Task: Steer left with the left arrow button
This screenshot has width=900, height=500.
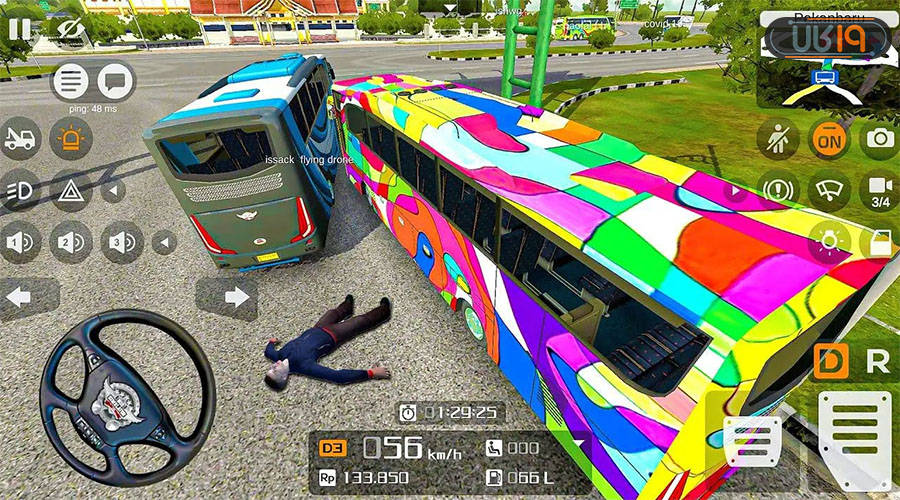Action: click(20, 297)
